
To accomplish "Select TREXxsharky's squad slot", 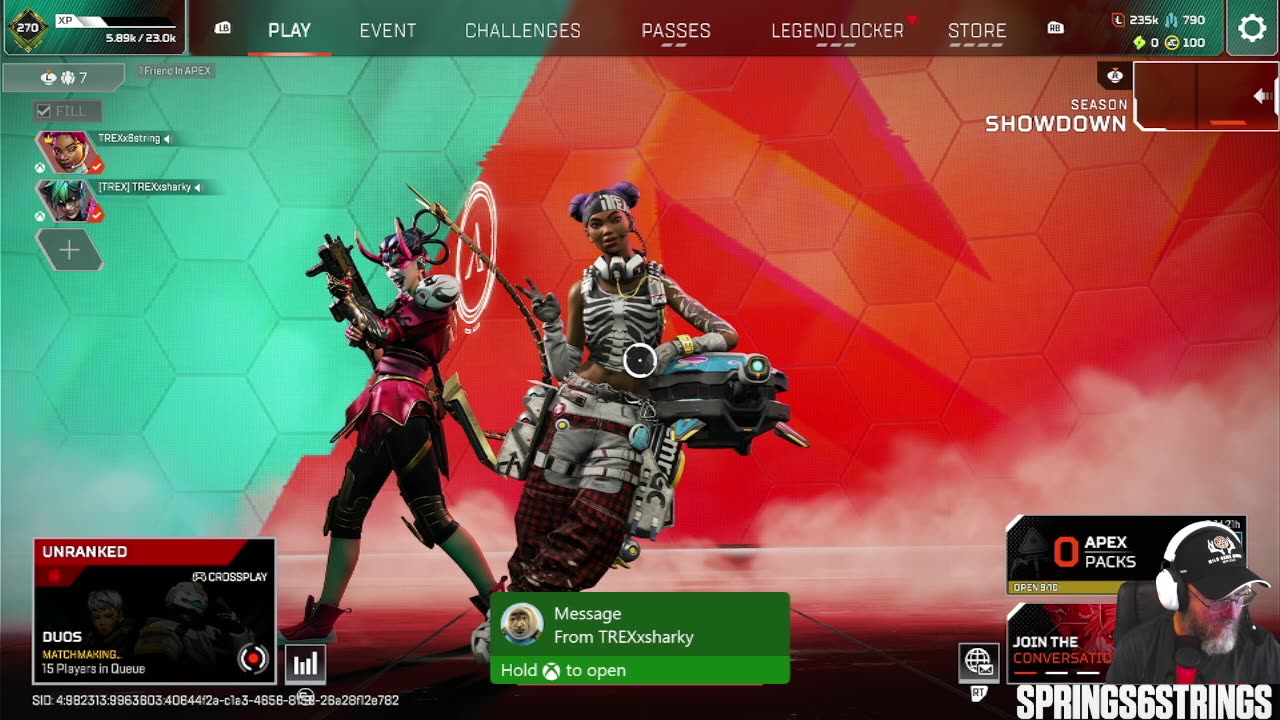I will click(x=68, y=200).
